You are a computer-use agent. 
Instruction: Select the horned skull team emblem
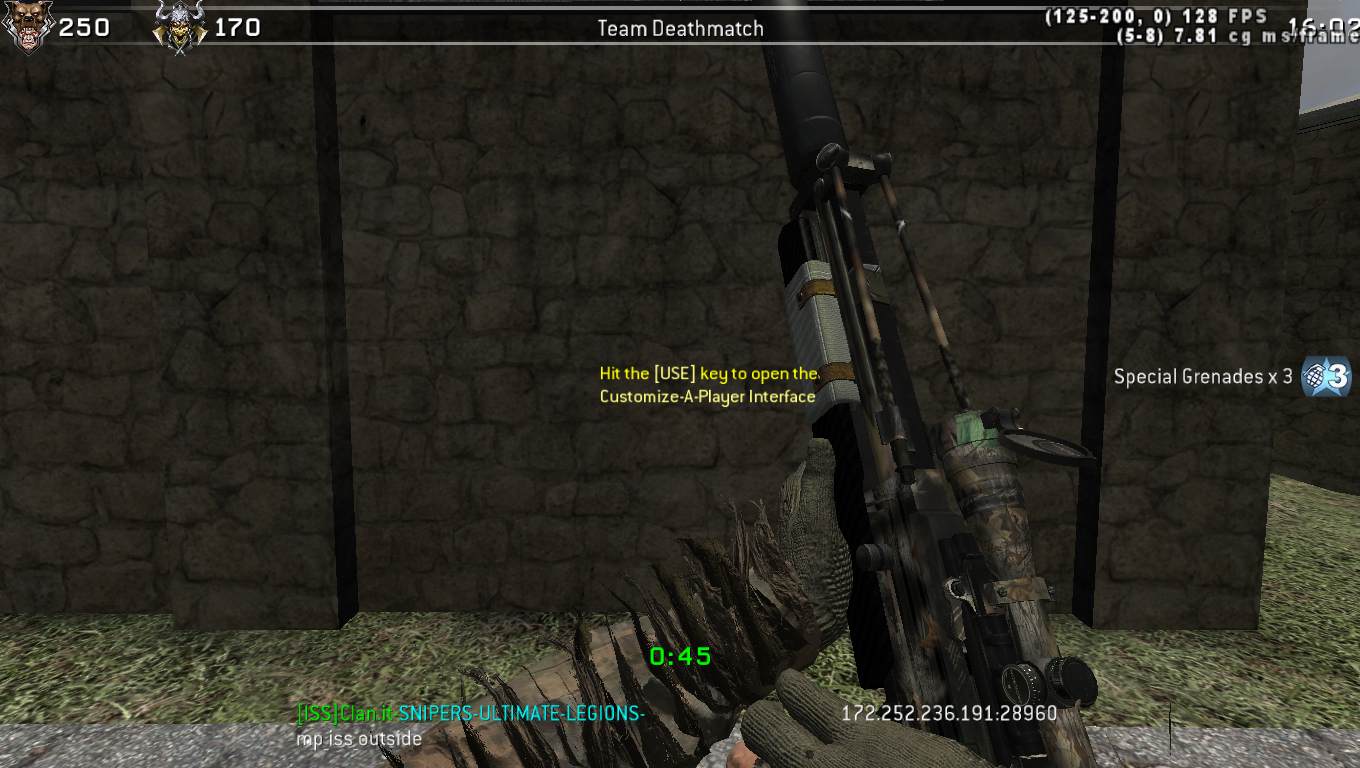pyautogui.click(x=179, y=28)
